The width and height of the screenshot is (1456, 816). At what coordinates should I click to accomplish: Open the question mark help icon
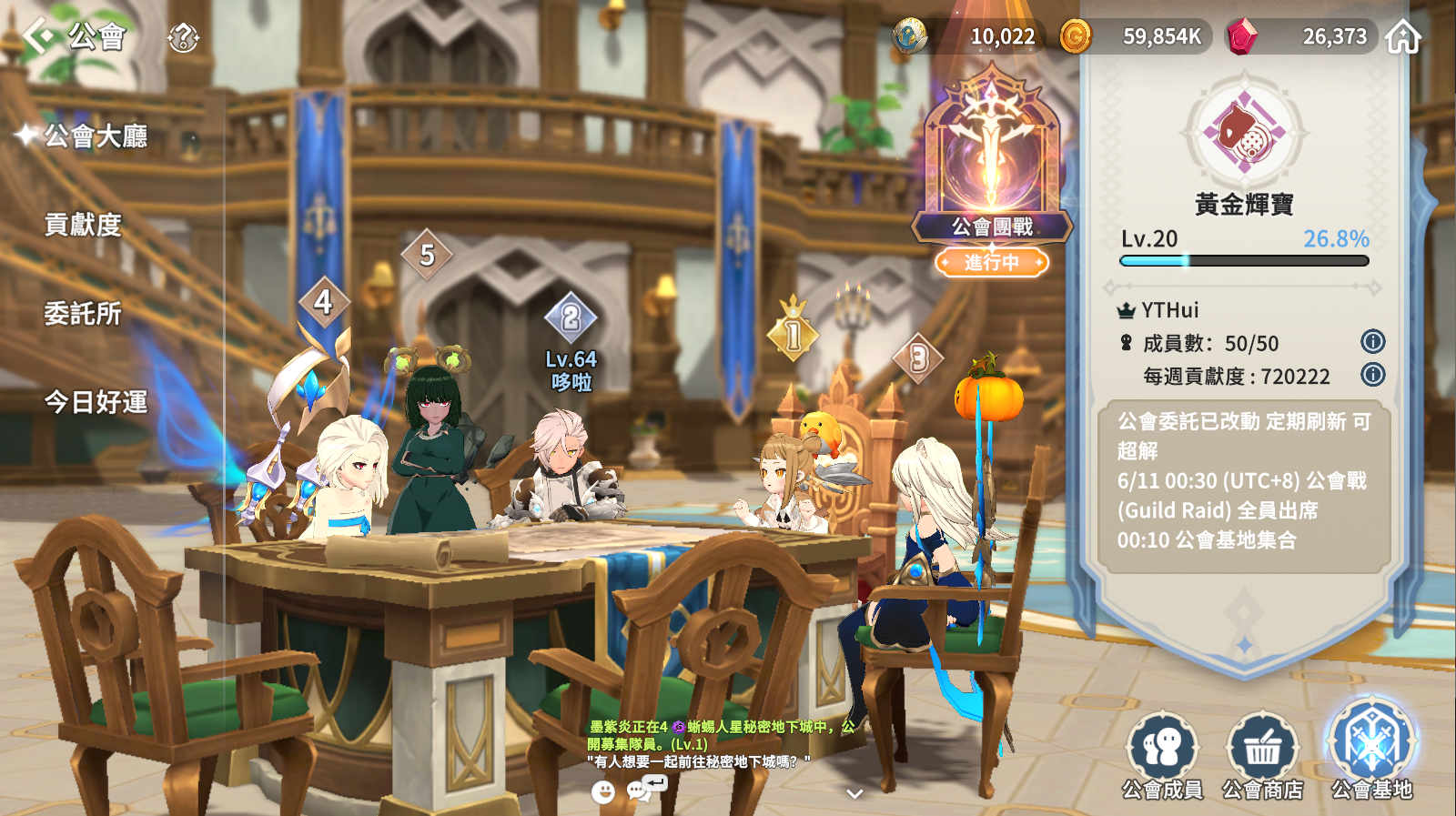[x=183, y=38]
